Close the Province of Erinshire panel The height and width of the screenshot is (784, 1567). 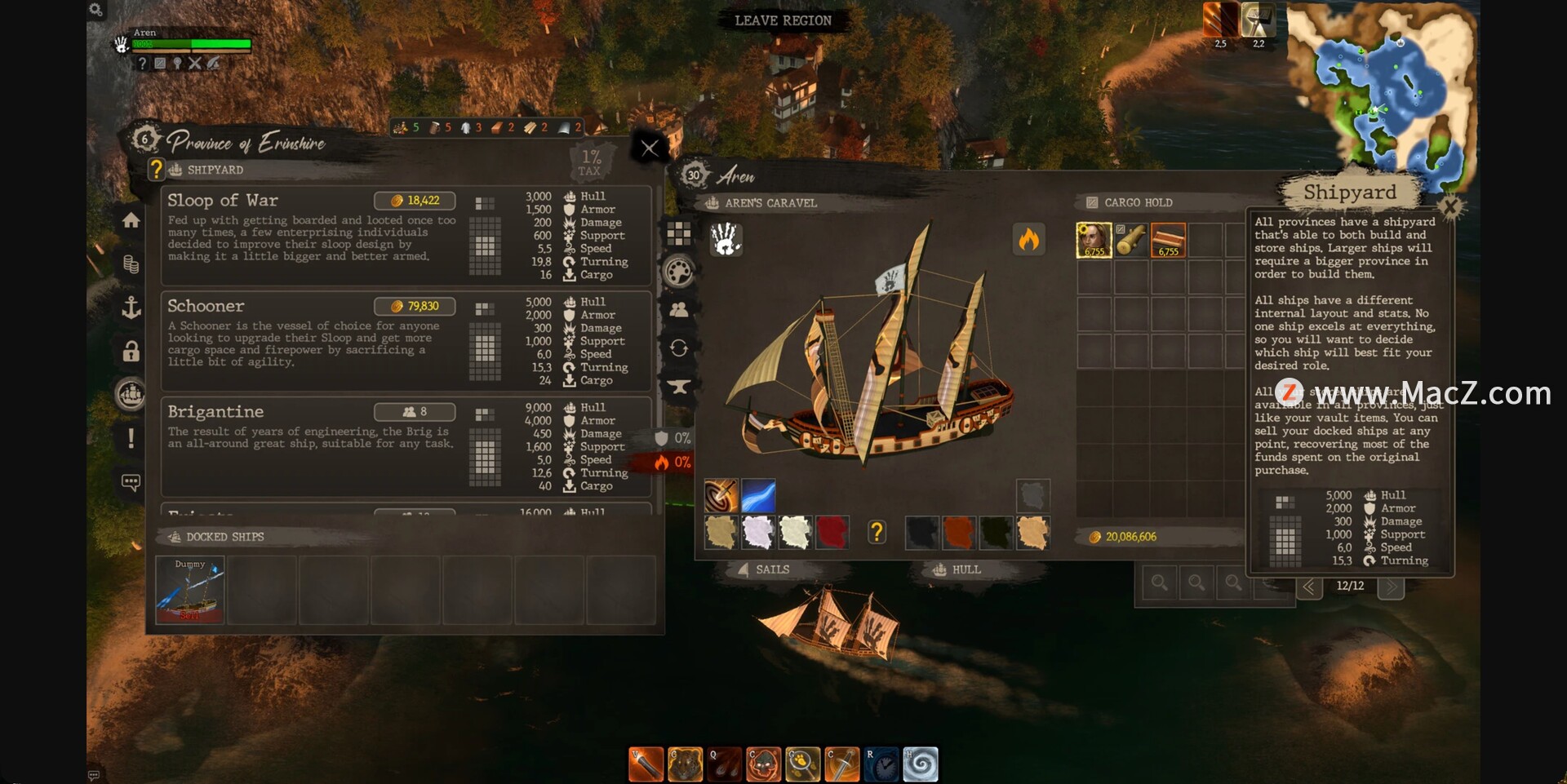click(650, 148)
